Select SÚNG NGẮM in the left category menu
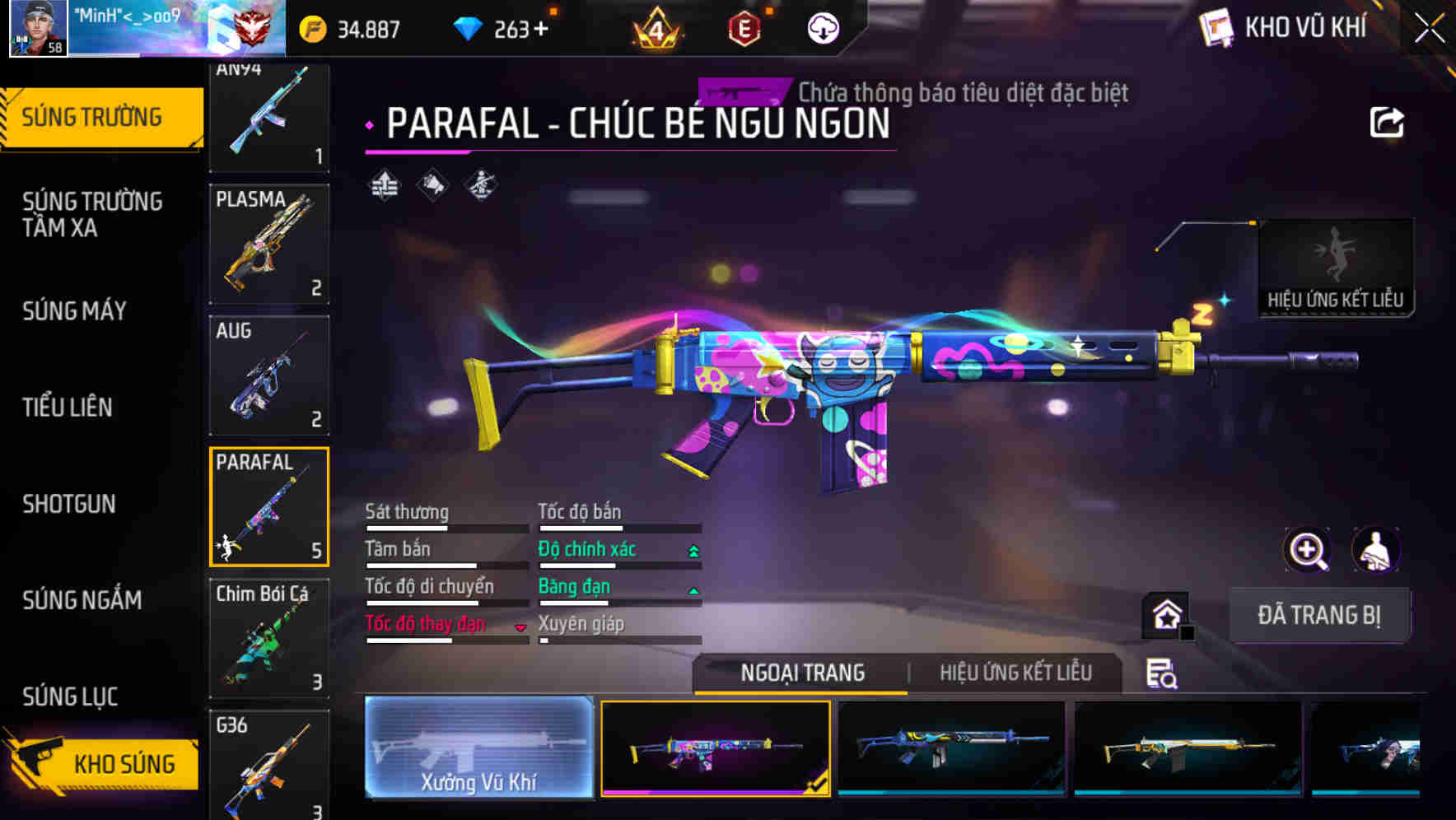This screenshot has height=820, width=1456. [82, 600]
